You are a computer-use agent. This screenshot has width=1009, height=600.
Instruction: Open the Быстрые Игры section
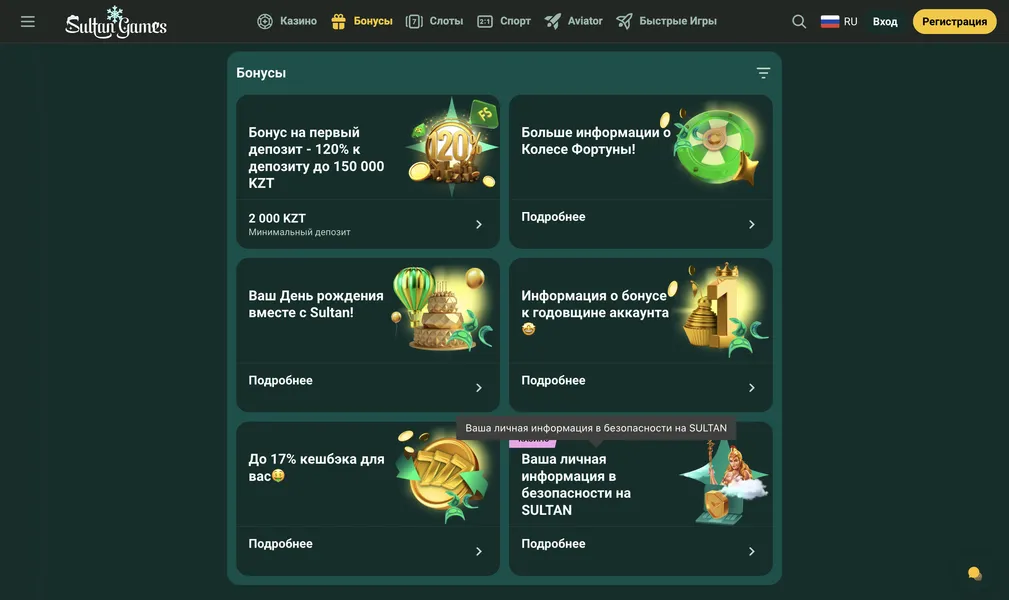pos(666,21)
